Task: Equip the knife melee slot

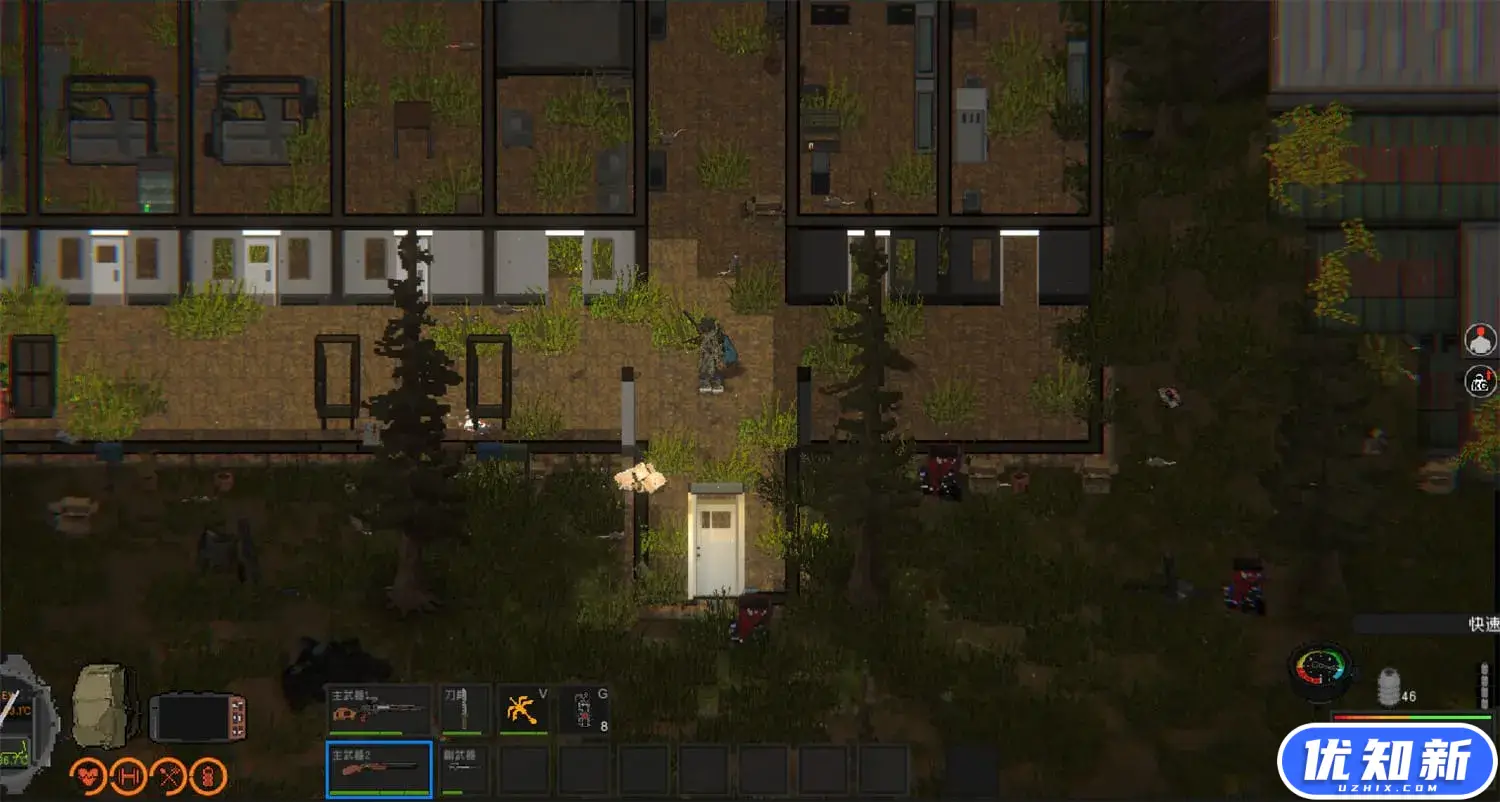Action: tap(465, 710)
